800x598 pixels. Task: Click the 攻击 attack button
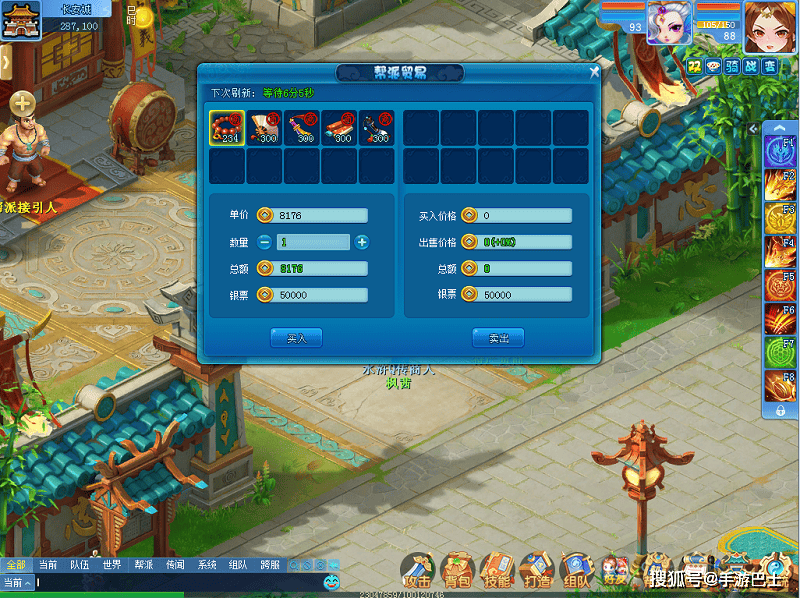coord(417,570)
